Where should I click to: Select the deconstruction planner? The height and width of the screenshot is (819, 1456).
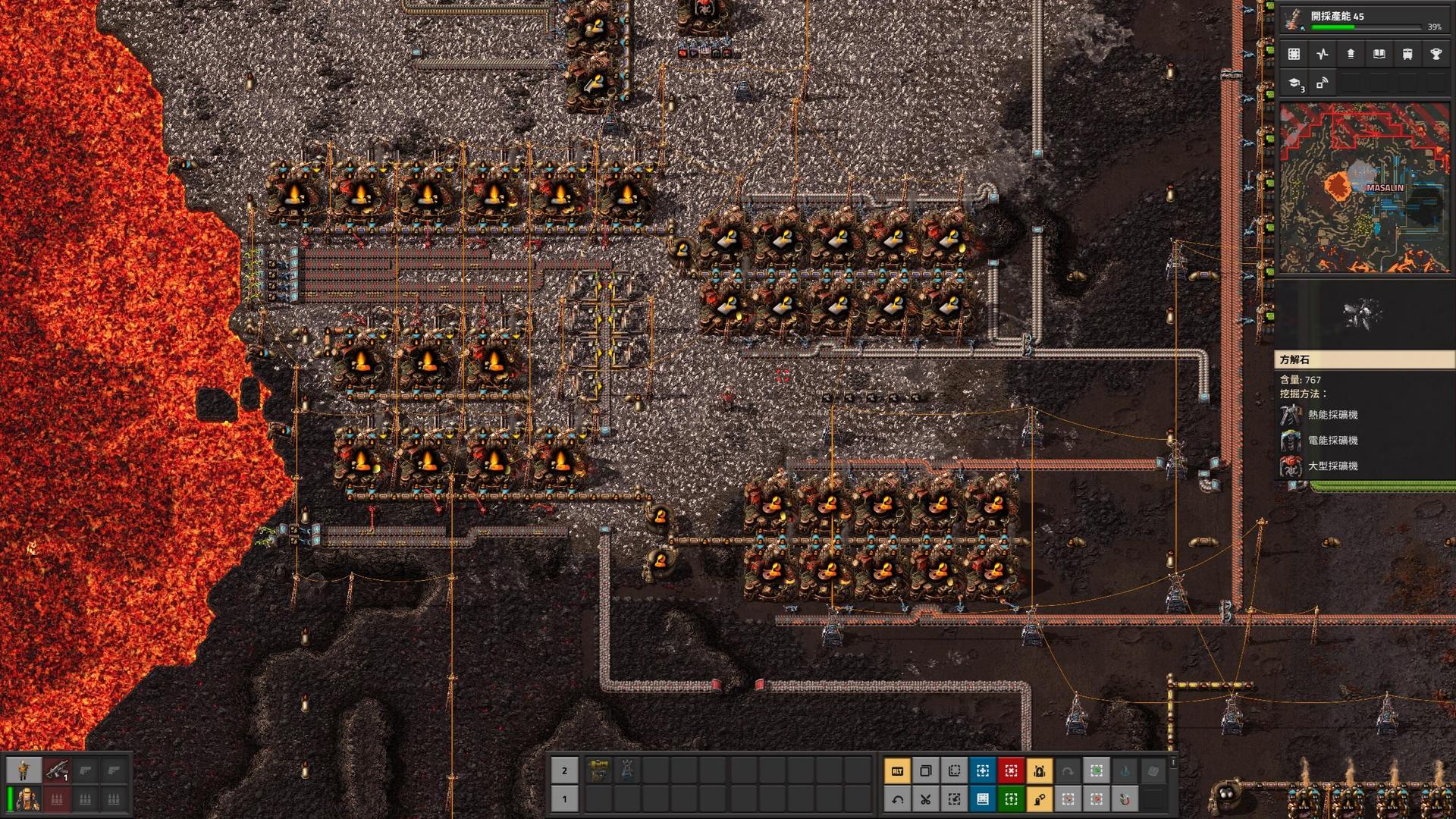point(1011,772)
